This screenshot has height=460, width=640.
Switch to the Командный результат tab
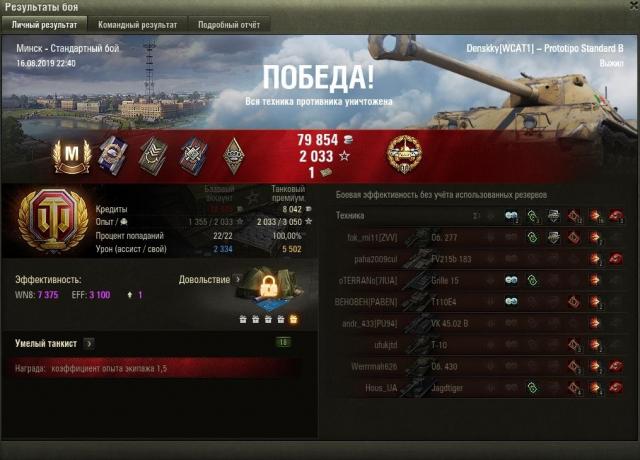click(137, 24)
